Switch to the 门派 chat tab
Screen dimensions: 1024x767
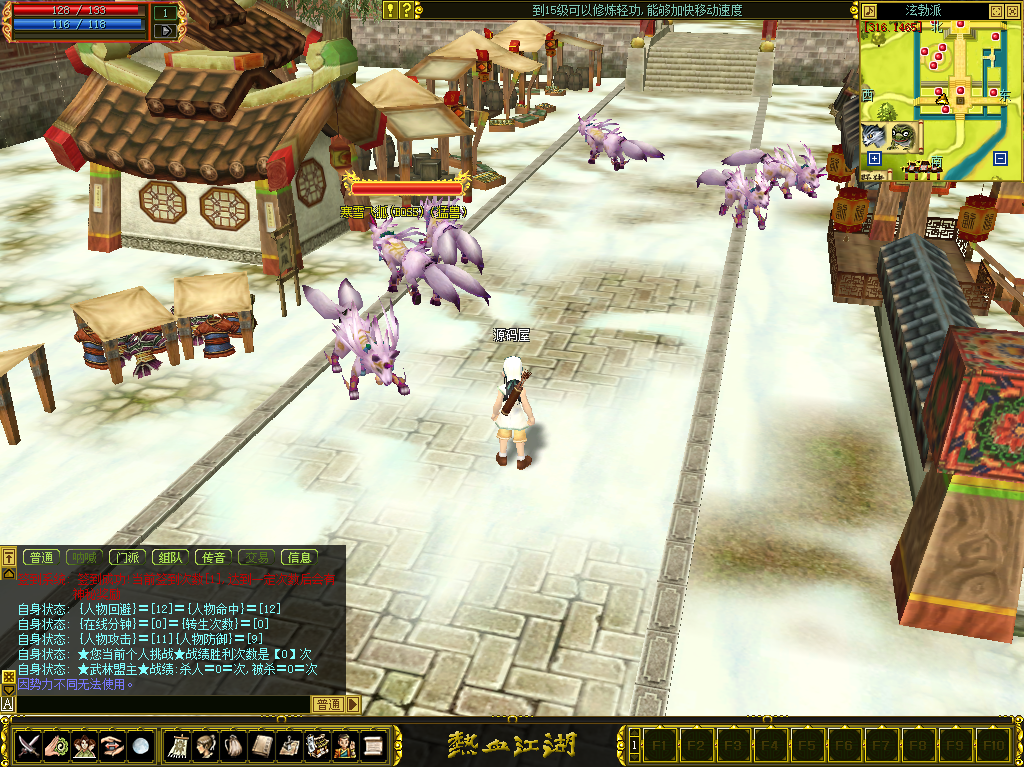tap(127, 558)
